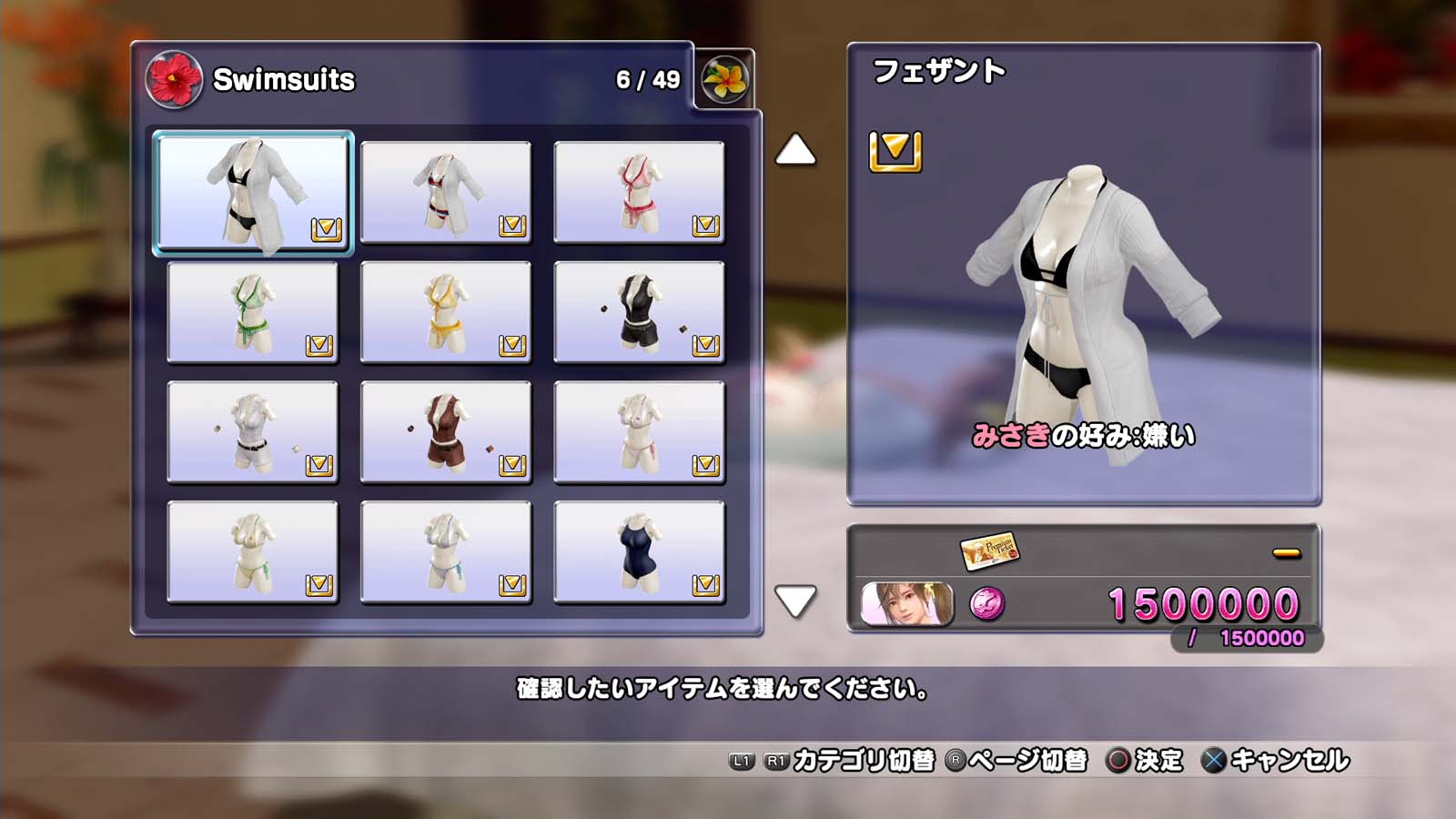Switch to the yellow plumeria flower category
Viewport: 1456px width, 819px height.
coord(724,79)
